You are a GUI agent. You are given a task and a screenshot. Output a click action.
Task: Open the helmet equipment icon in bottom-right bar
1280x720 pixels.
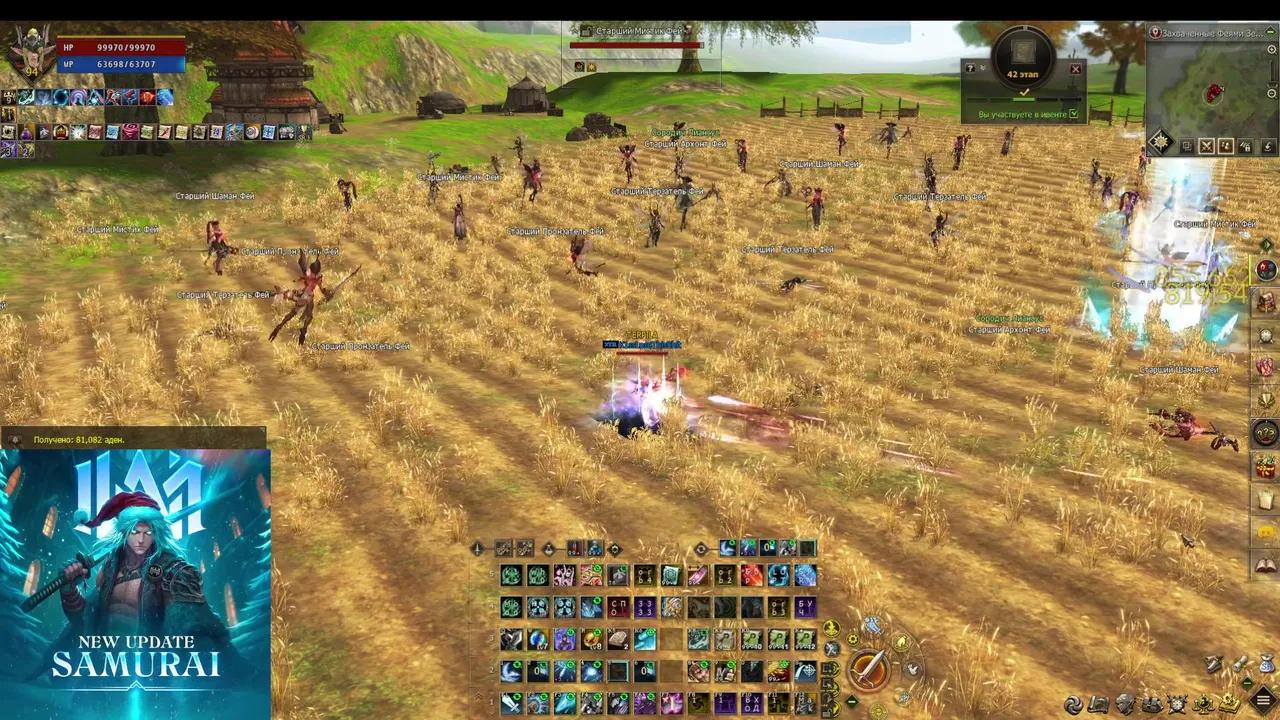point(1125,704)
